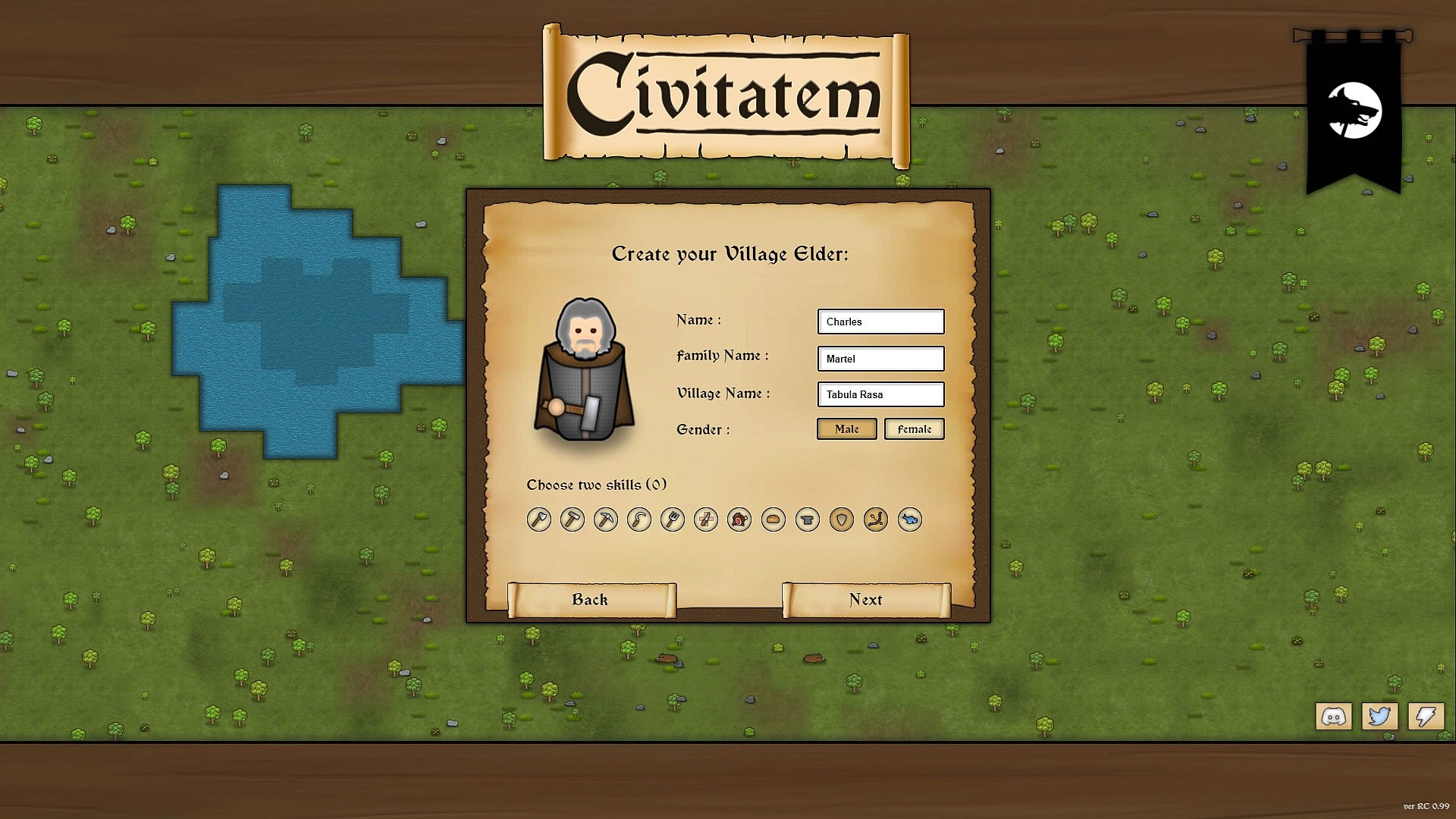Select the bow archery skill
This screenshot has height=819, width=1456.
coord(874,519)
